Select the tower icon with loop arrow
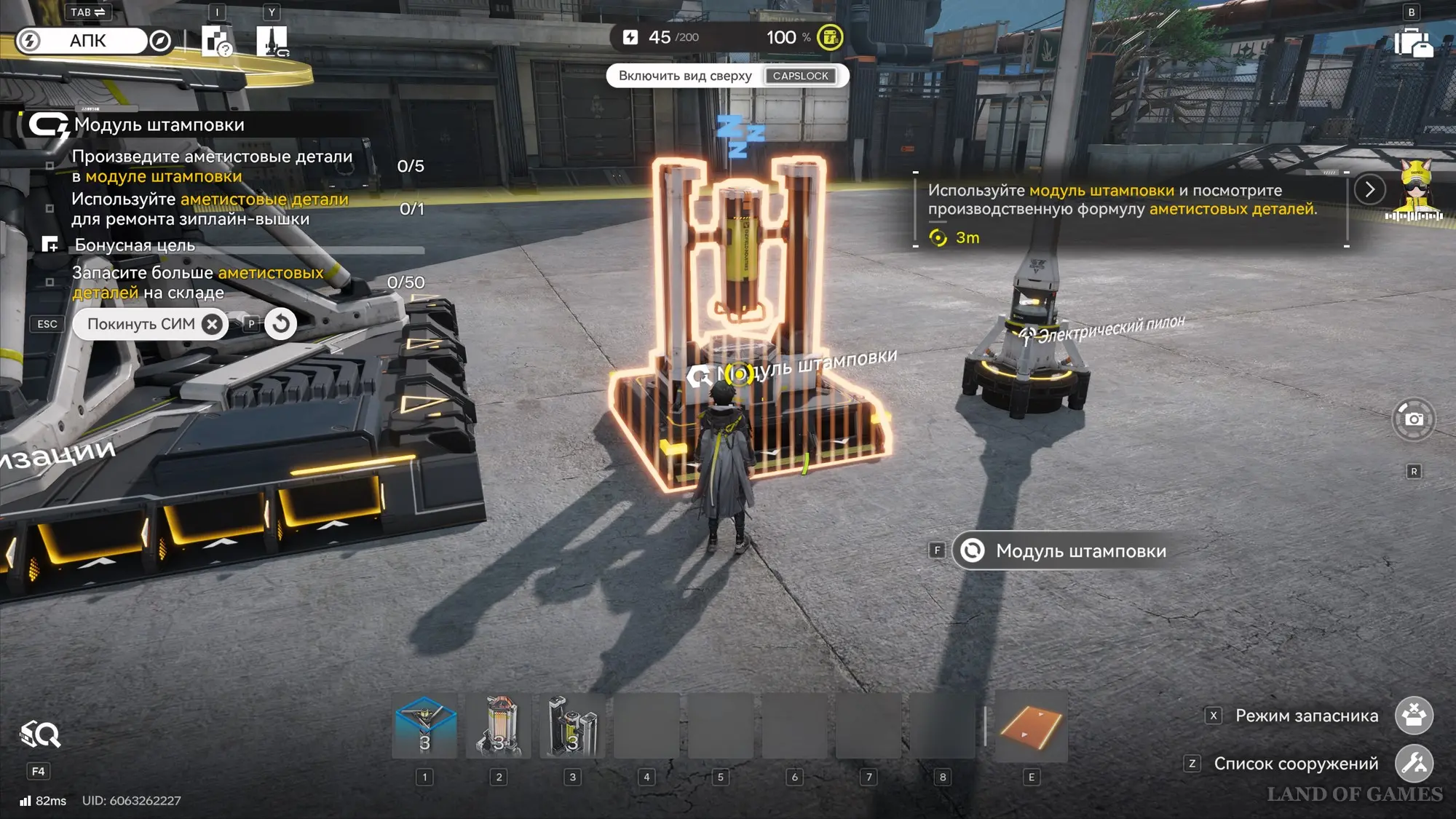The image size is (1456, 819). 272,41
